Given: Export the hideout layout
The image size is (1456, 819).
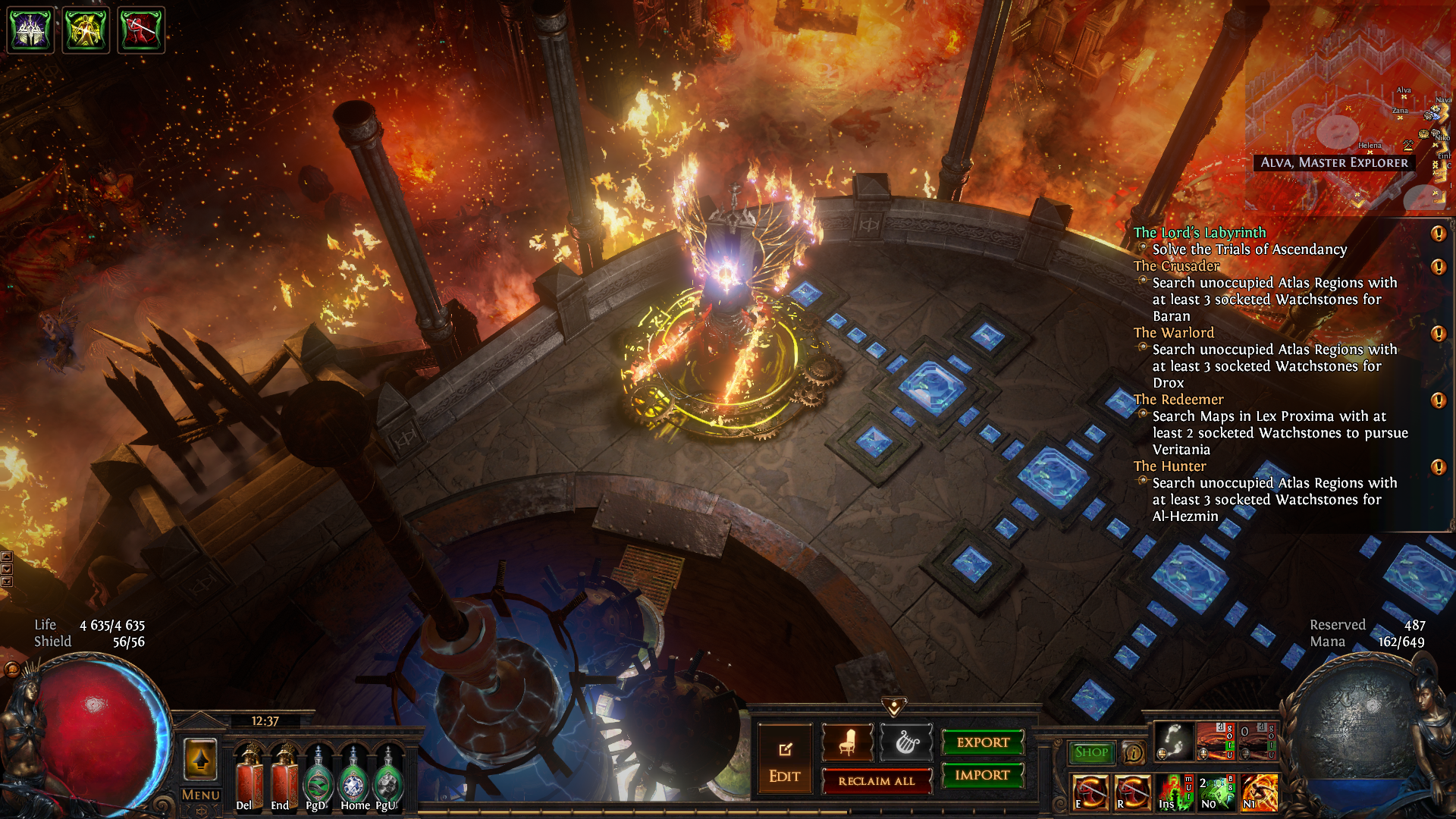Looking at the screenshot, I should point(983,742).
